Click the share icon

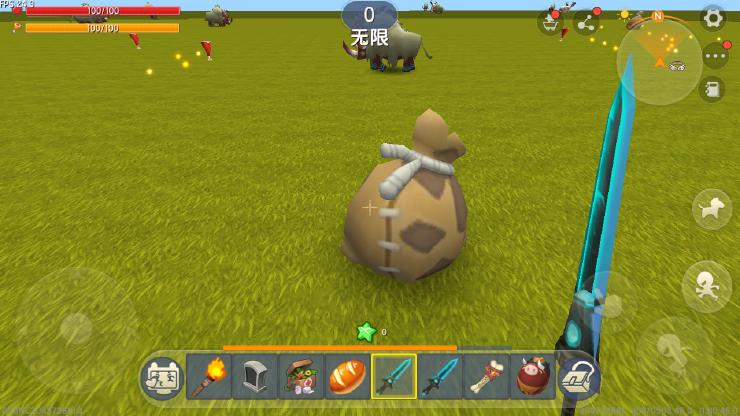pyautogui.click(x=586, y=22)
